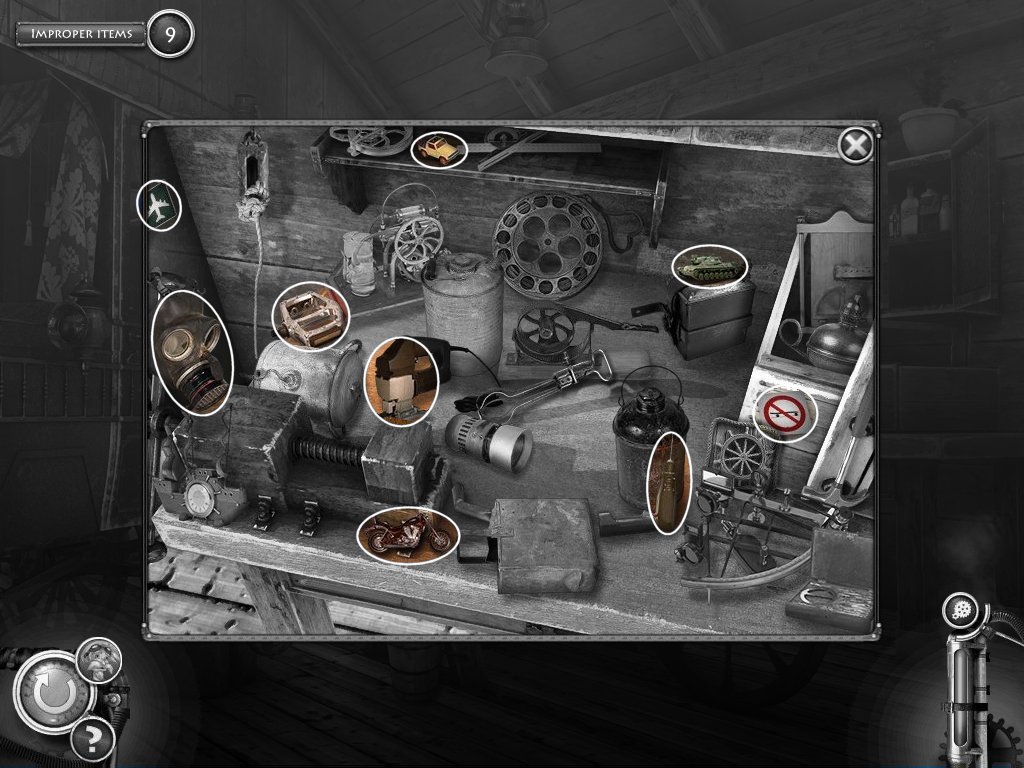This screenshot has height=768, width=1024.
Task: Pick the circled red motorcycle
Action: [x=407, y=535]
